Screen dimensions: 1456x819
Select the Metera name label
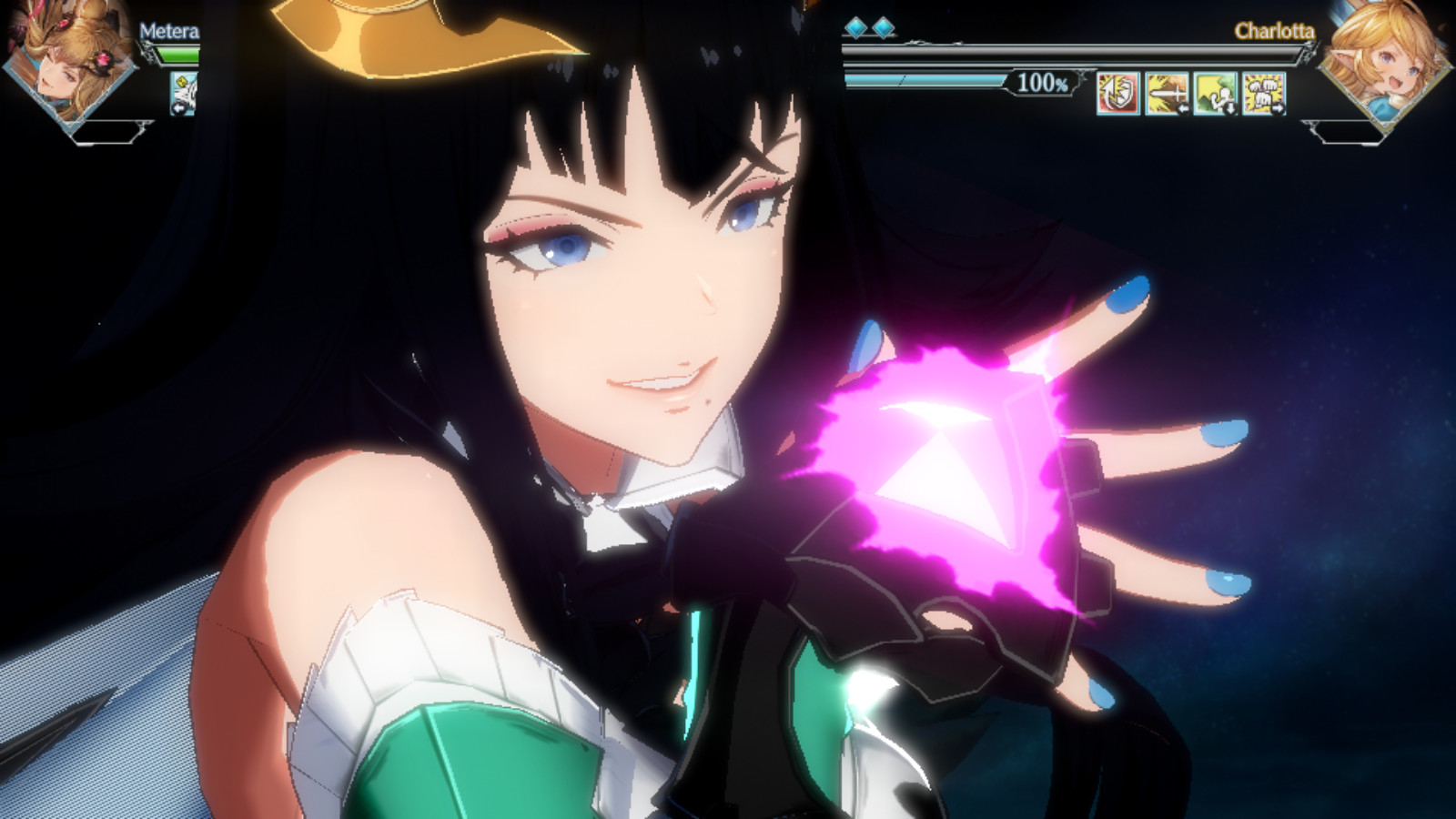click(x=168, y=32)
